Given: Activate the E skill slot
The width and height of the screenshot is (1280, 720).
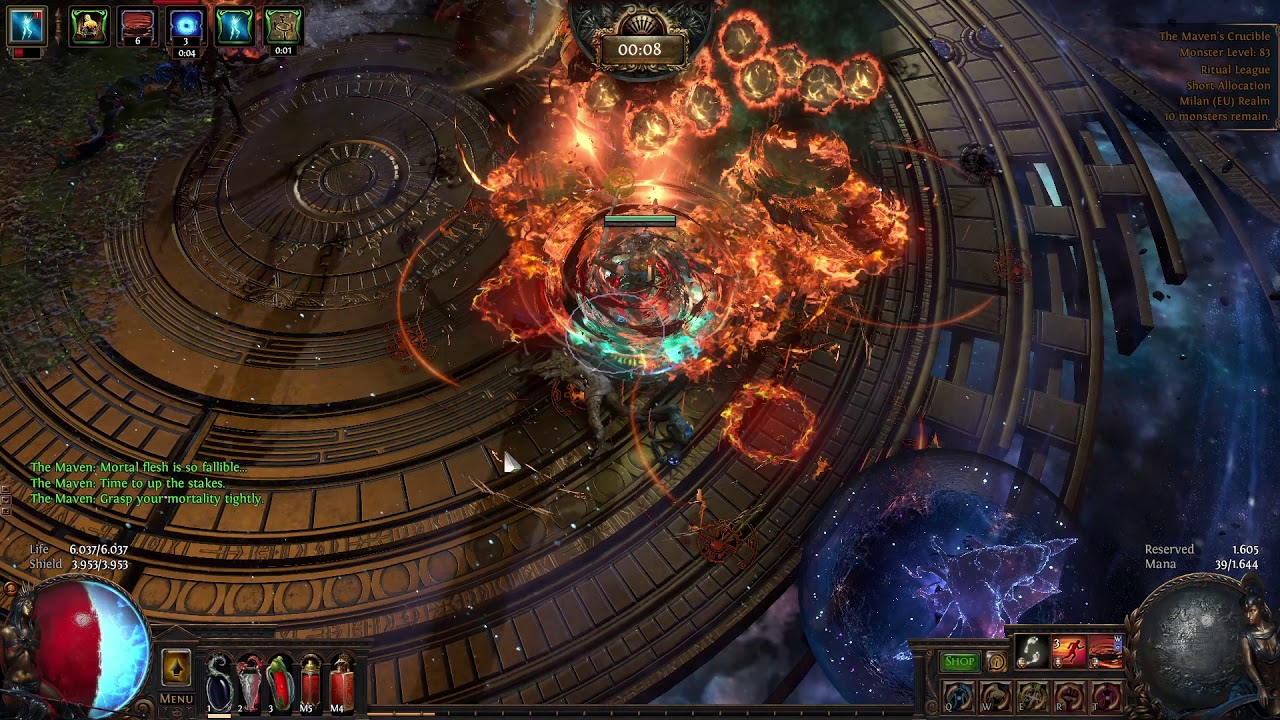Looking at the screenshot, I should (x=1032, y=696).
